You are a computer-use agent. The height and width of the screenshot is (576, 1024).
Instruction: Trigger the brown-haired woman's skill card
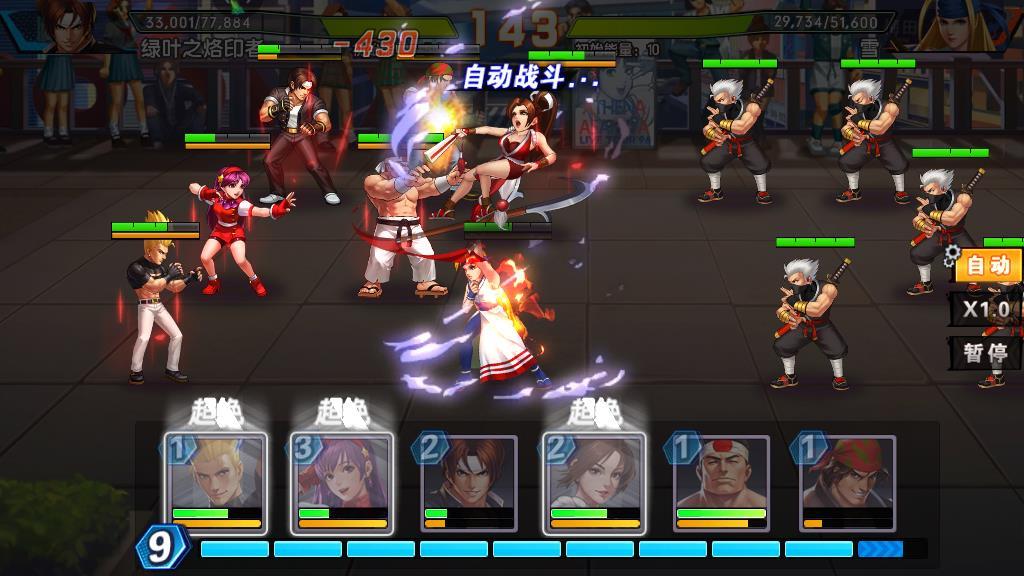pyautogui.click(x=594, y=482)
